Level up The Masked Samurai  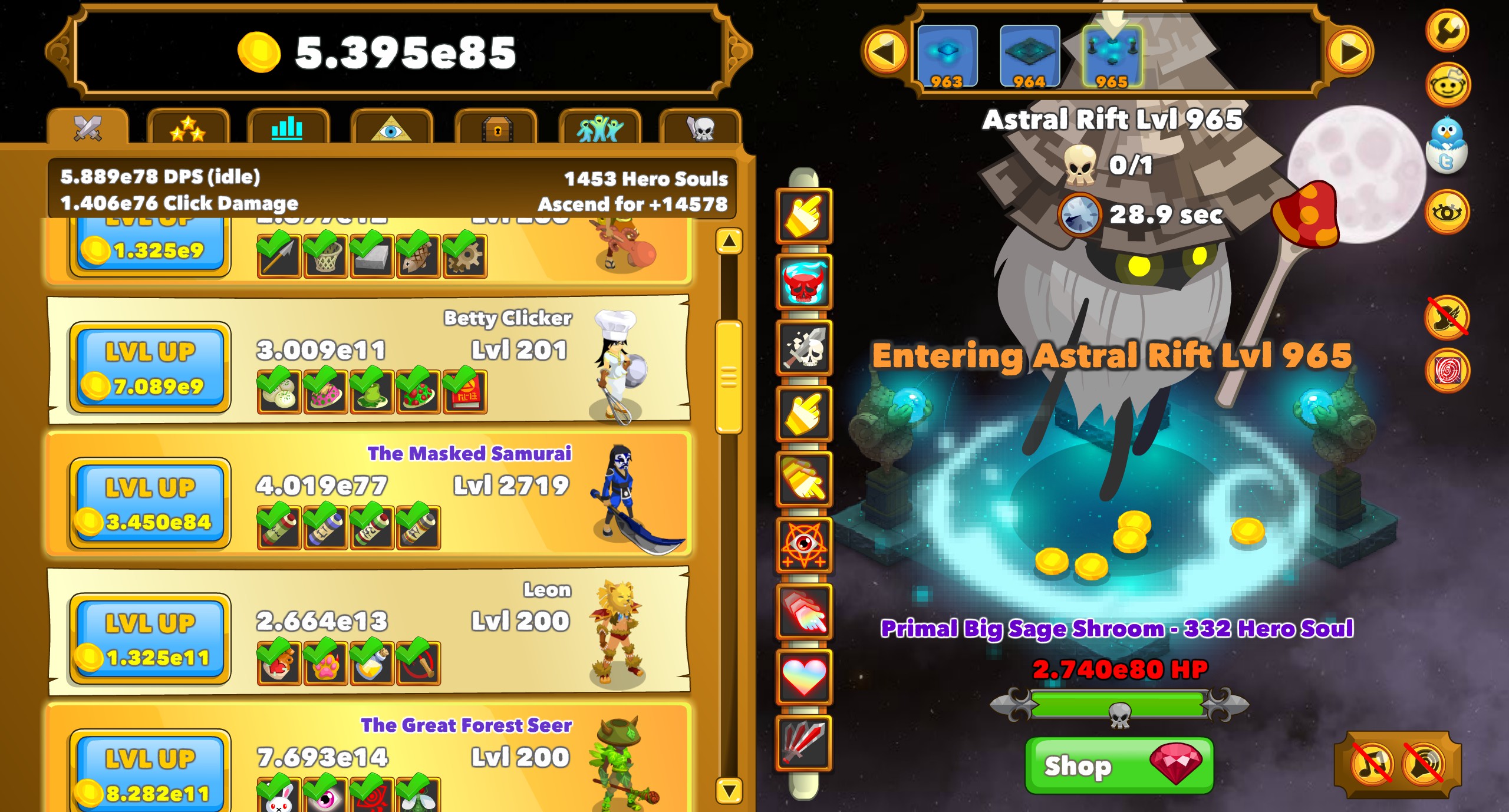click(150, 503)
